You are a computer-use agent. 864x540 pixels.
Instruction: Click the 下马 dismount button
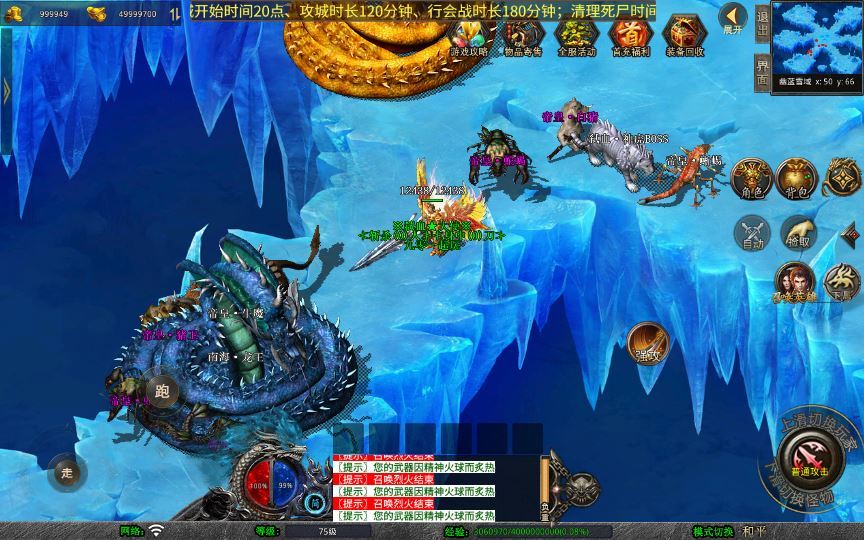pyautogui.click(x=841, y=282)
